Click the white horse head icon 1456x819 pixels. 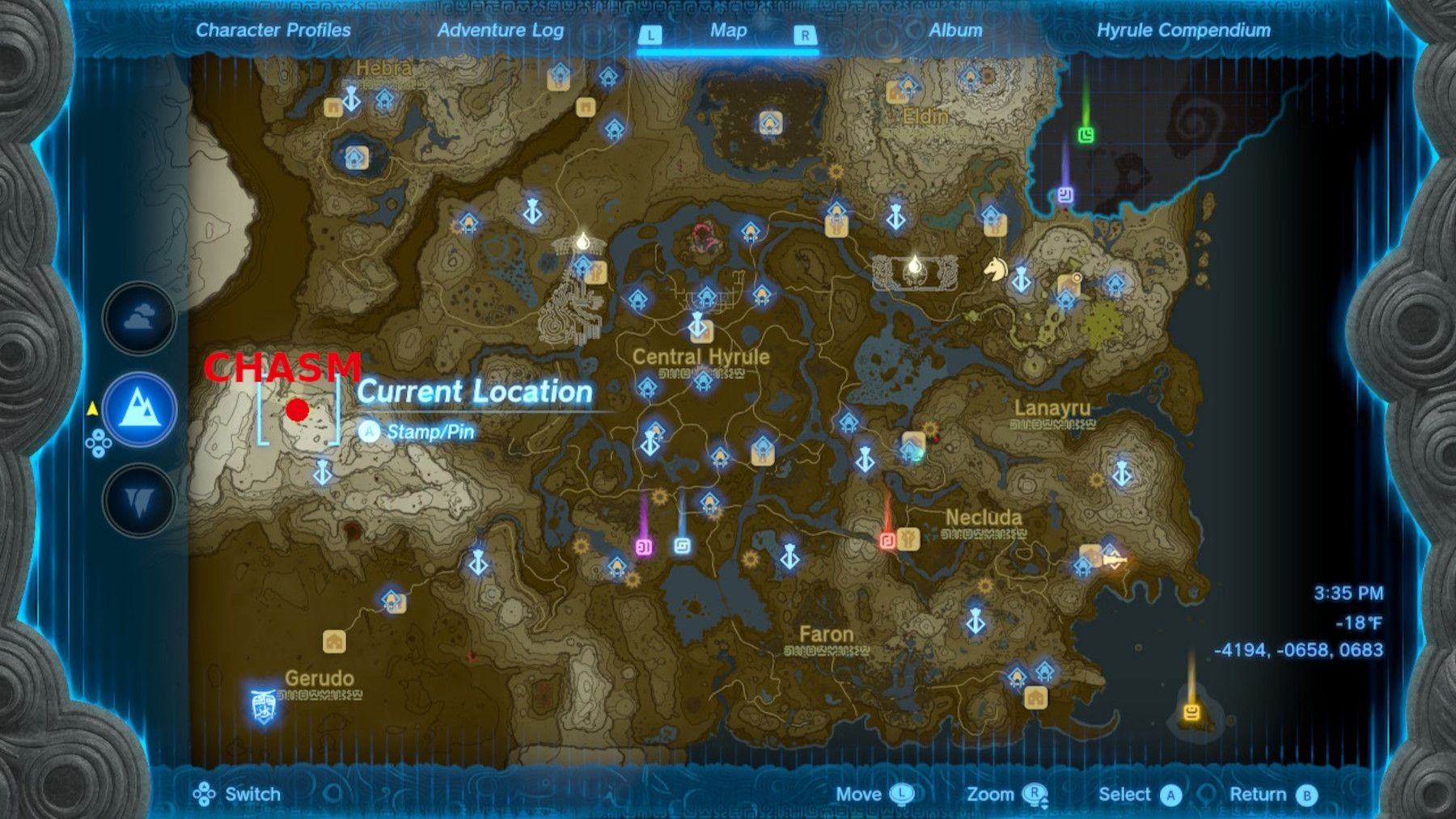[x=995, y=268]
